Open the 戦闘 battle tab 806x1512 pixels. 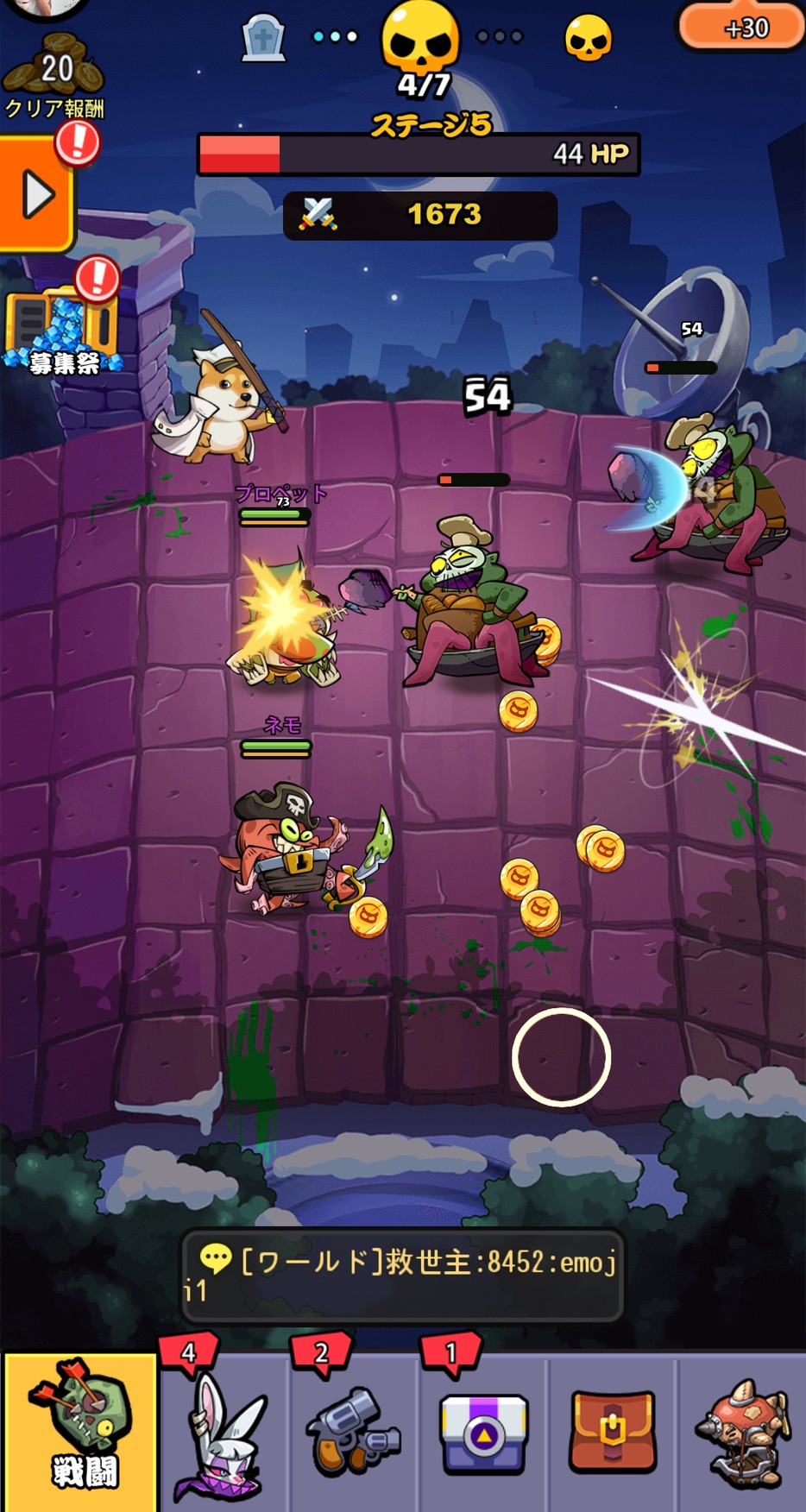click(x=79, y=1433)
